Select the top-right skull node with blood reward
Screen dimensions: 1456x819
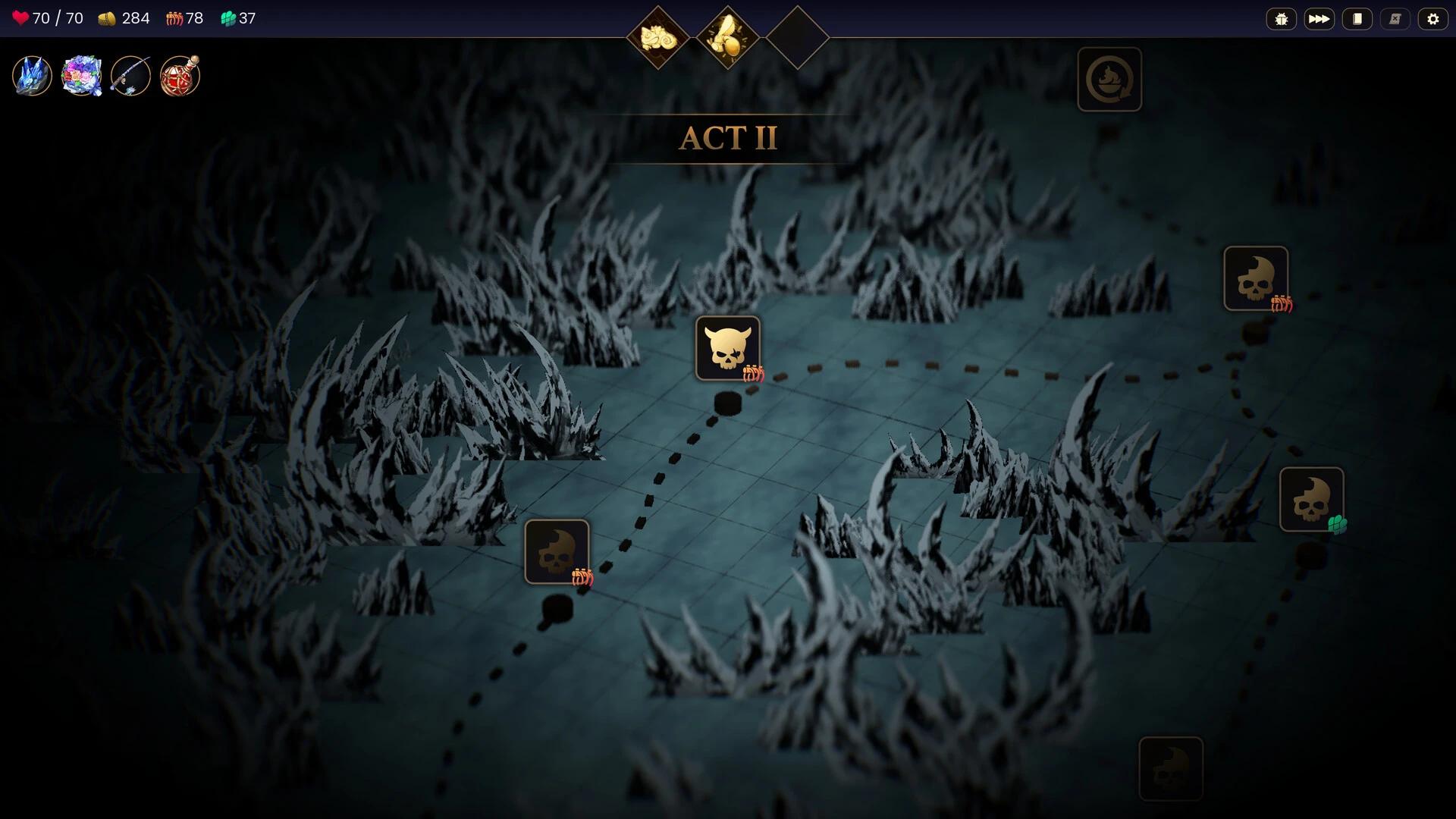click(x=1256, y=279)
